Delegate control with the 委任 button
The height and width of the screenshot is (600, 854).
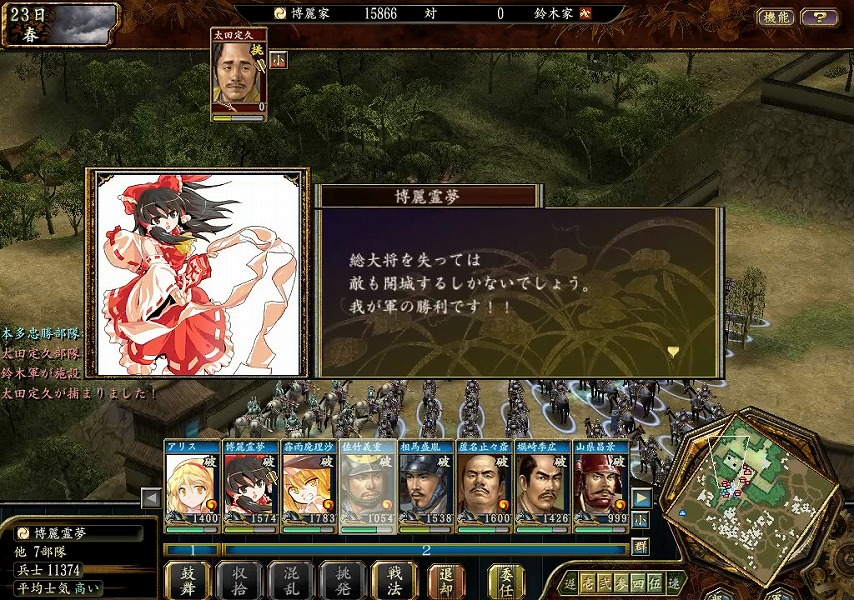pyautogui.click(x=507, y=580)
